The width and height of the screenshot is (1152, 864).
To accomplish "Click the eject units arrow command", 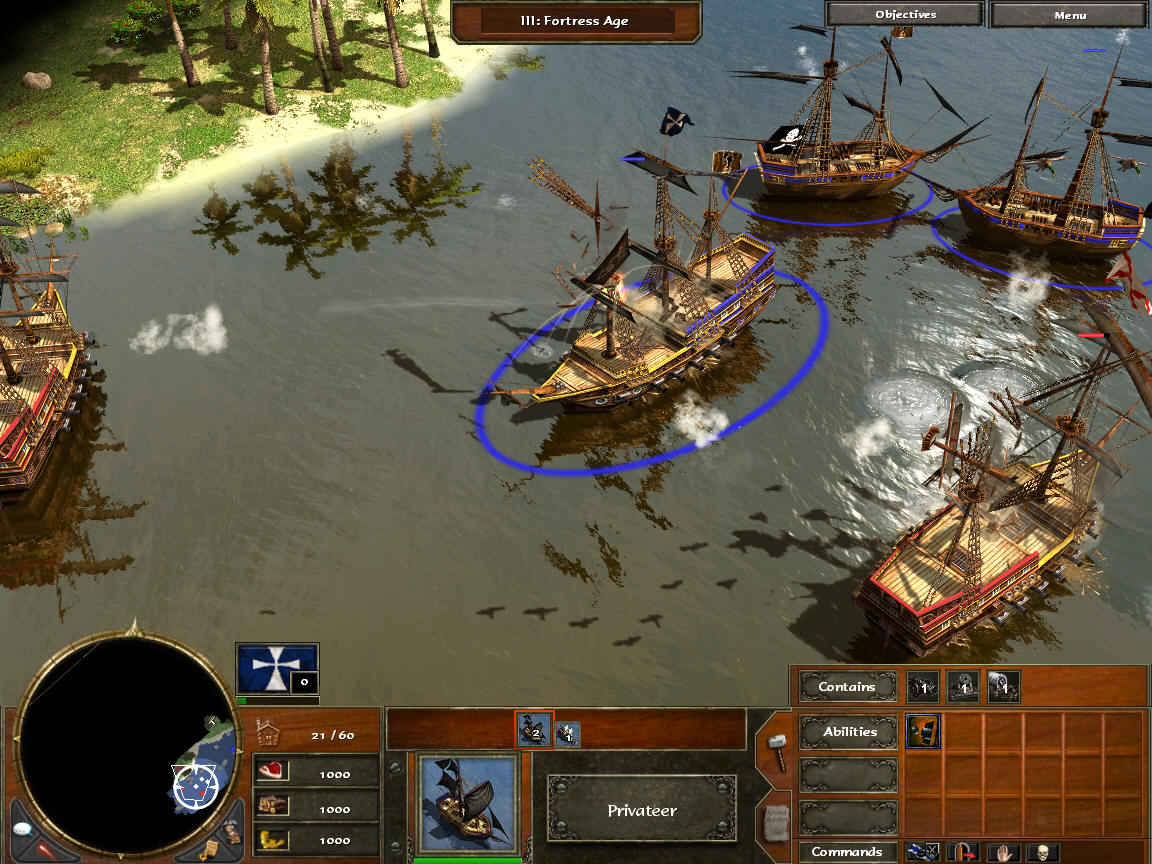I will [962, 853].
